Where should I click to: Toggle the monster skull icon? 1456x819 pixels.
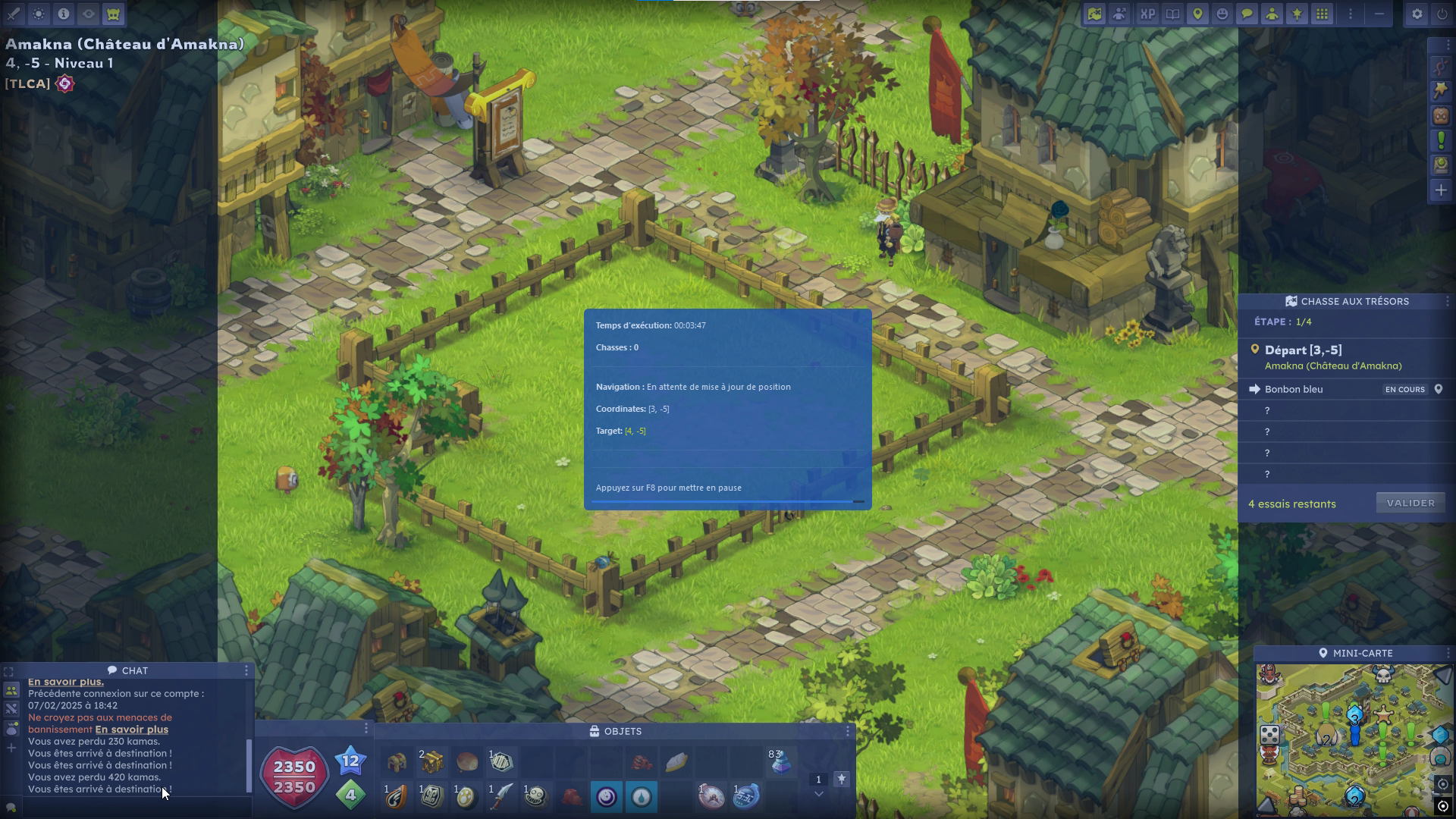point(114,14)
